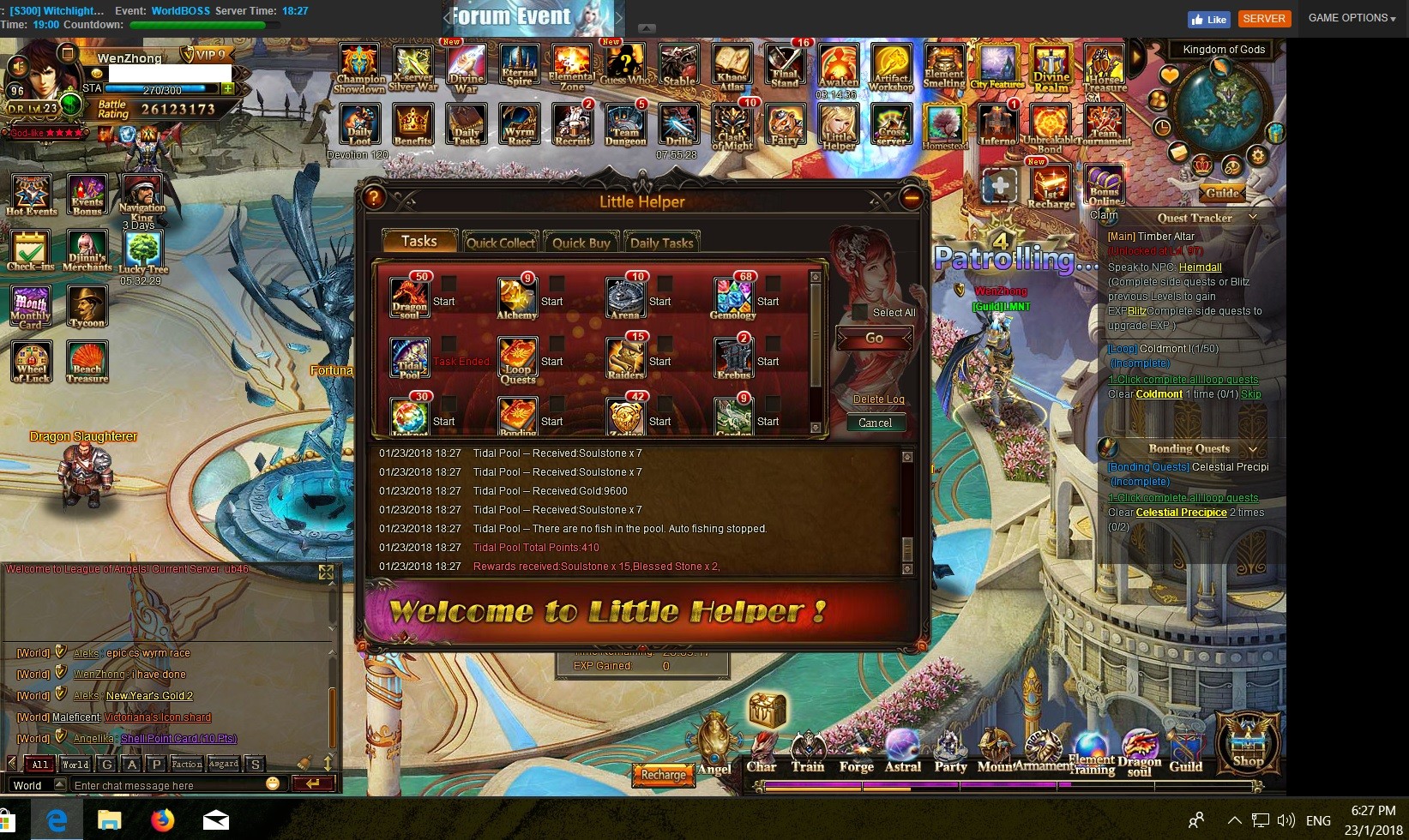Viewport: 1409px width, 840px height.
Task: Open the Wheel of Luck
Action: [32, 361]
